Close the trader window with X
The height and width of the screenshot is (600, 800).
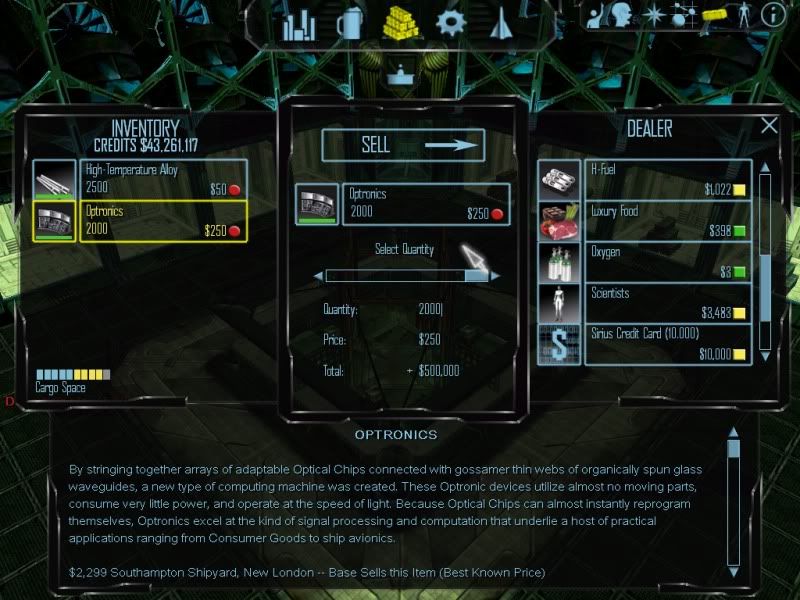click(769, 125)
